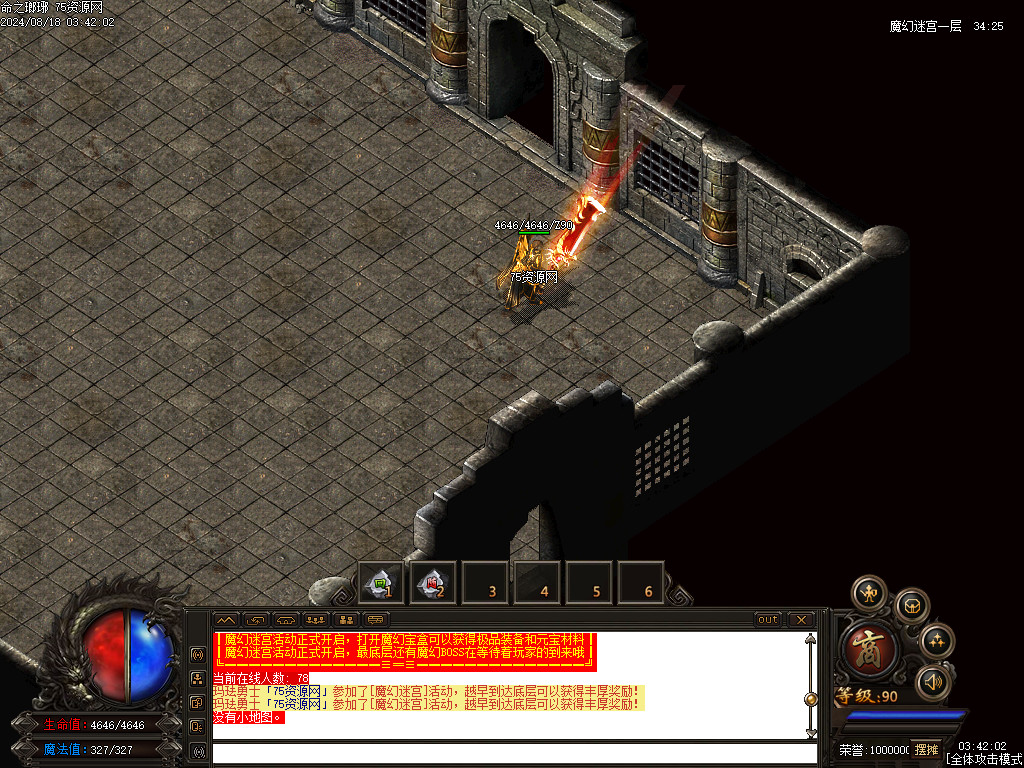The height and width of the screenshot is (768, 1024).
Task: Close the chat panel with X
Action: click(x=801, y=620)
